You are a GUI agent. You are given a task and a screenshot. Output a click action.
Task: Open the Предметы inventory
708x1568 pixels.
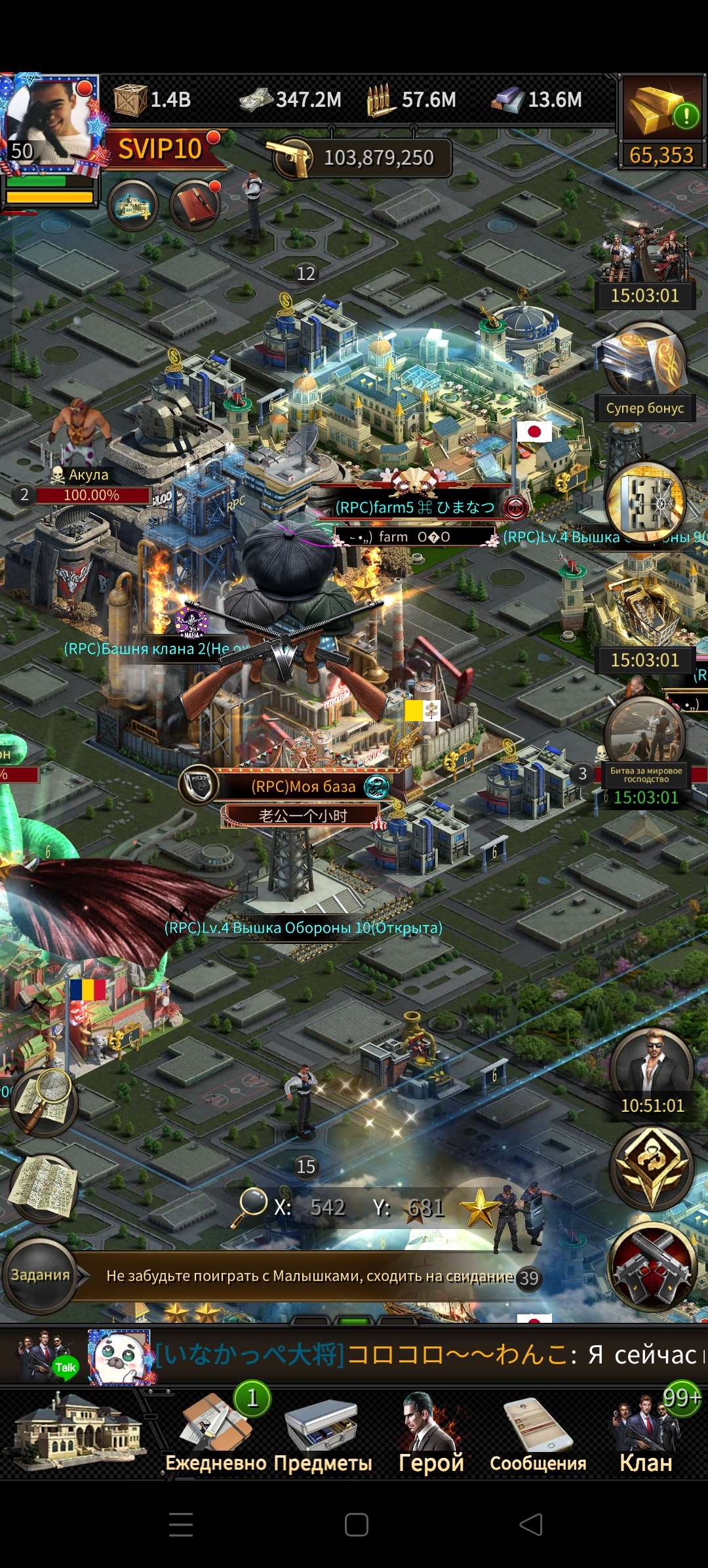[x=323, y=1436]
